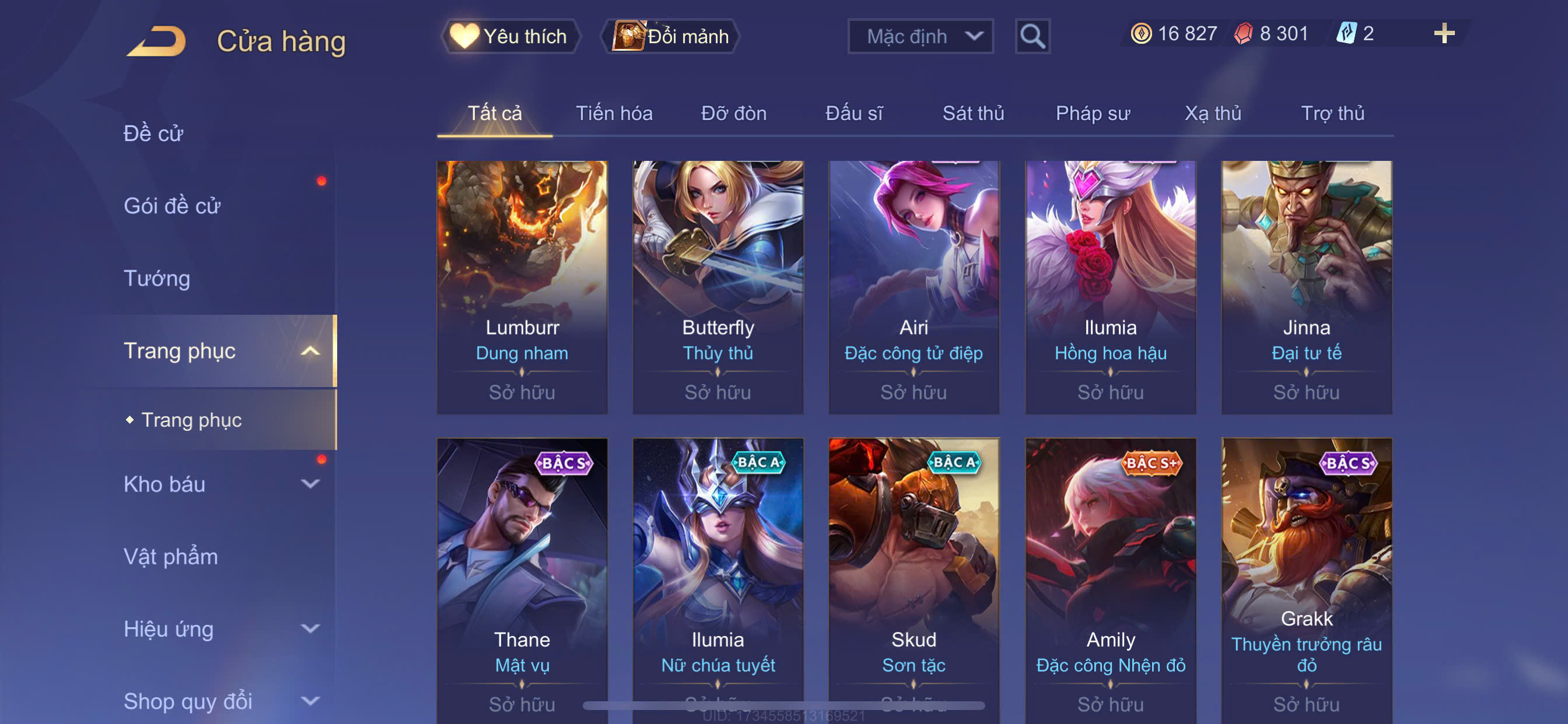The width and height of the screenshot is (1568, 724).
Task: Open the Đổi mảnh exchange button
Action: tap(671, 37)
